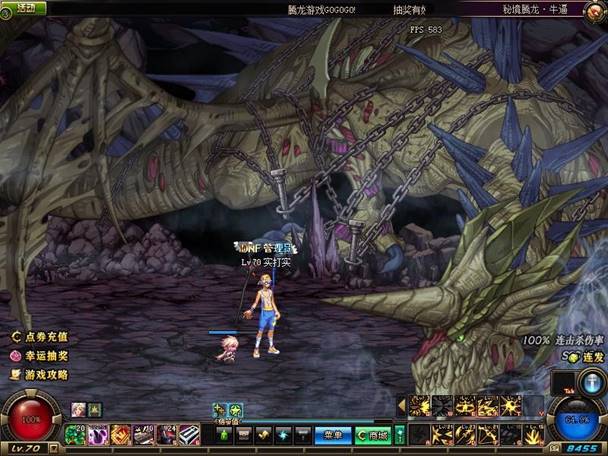This screenshot has height=456, width=608.
Task: Click the white striped item in the hotbar
Action: [188, 434]
